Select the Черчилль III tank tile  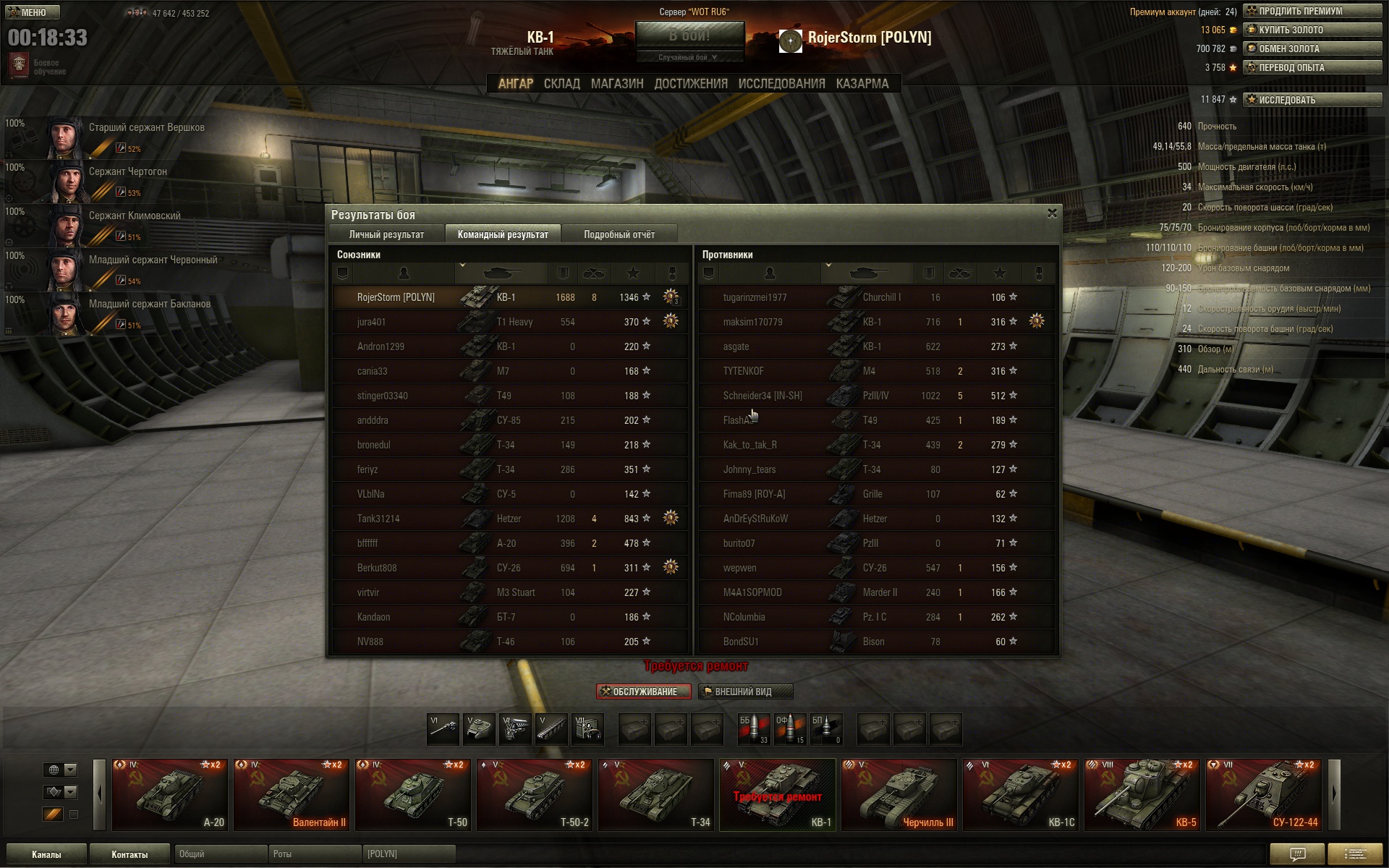tap(899, 794)
